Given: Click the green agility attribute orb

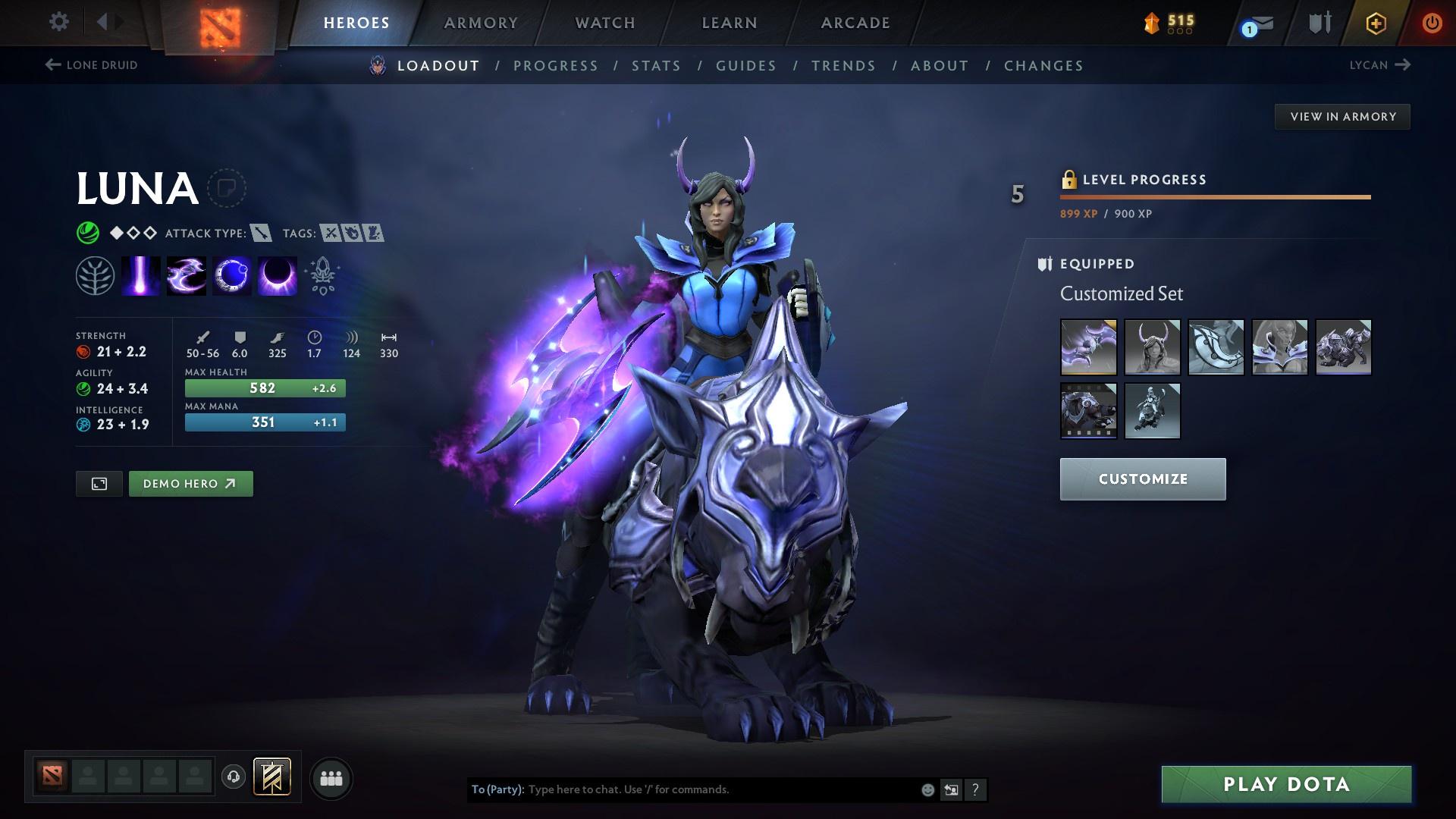Looking at the screenshot, I should tap(83, 388).
